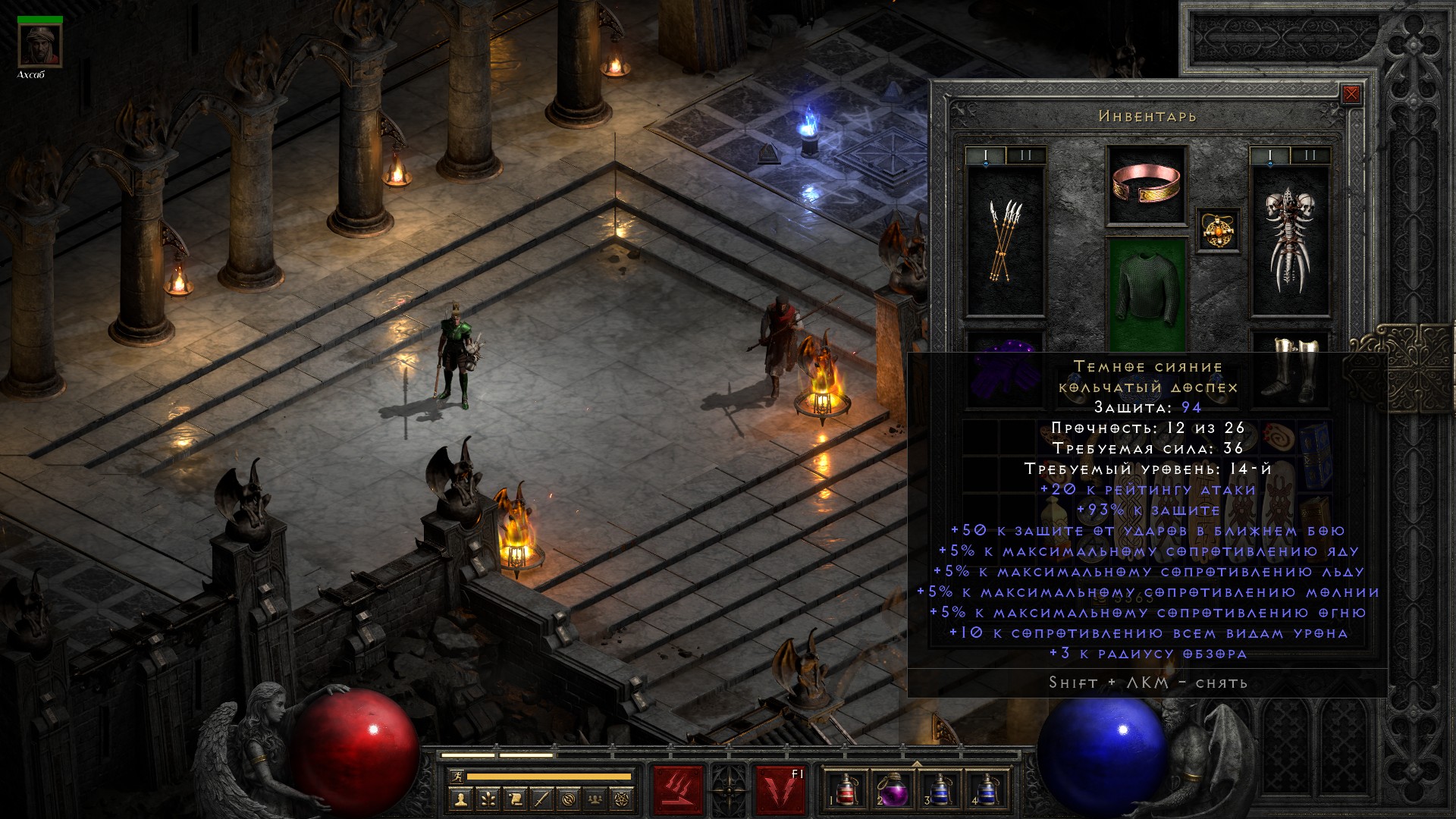Switch to weapon set II above skull shield
The image size is (1456, 819).
tap(1310, 156)
